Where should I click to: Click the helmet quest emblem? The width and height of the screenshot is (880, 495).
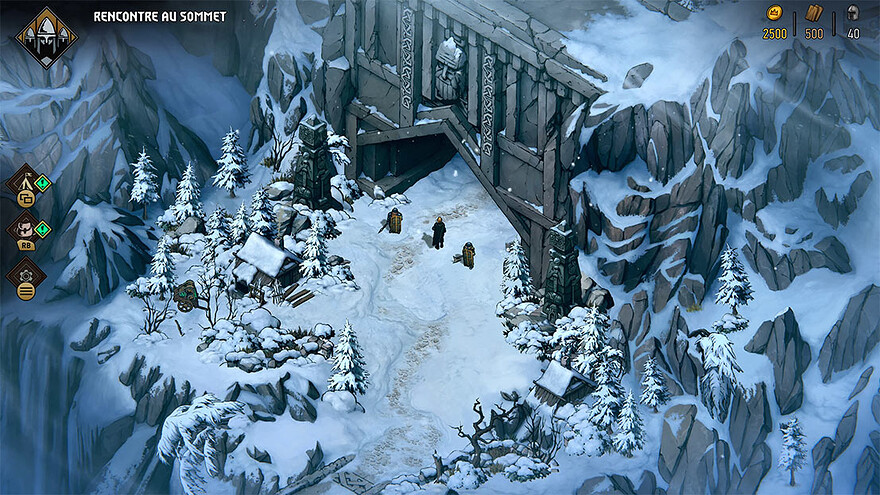46,37
